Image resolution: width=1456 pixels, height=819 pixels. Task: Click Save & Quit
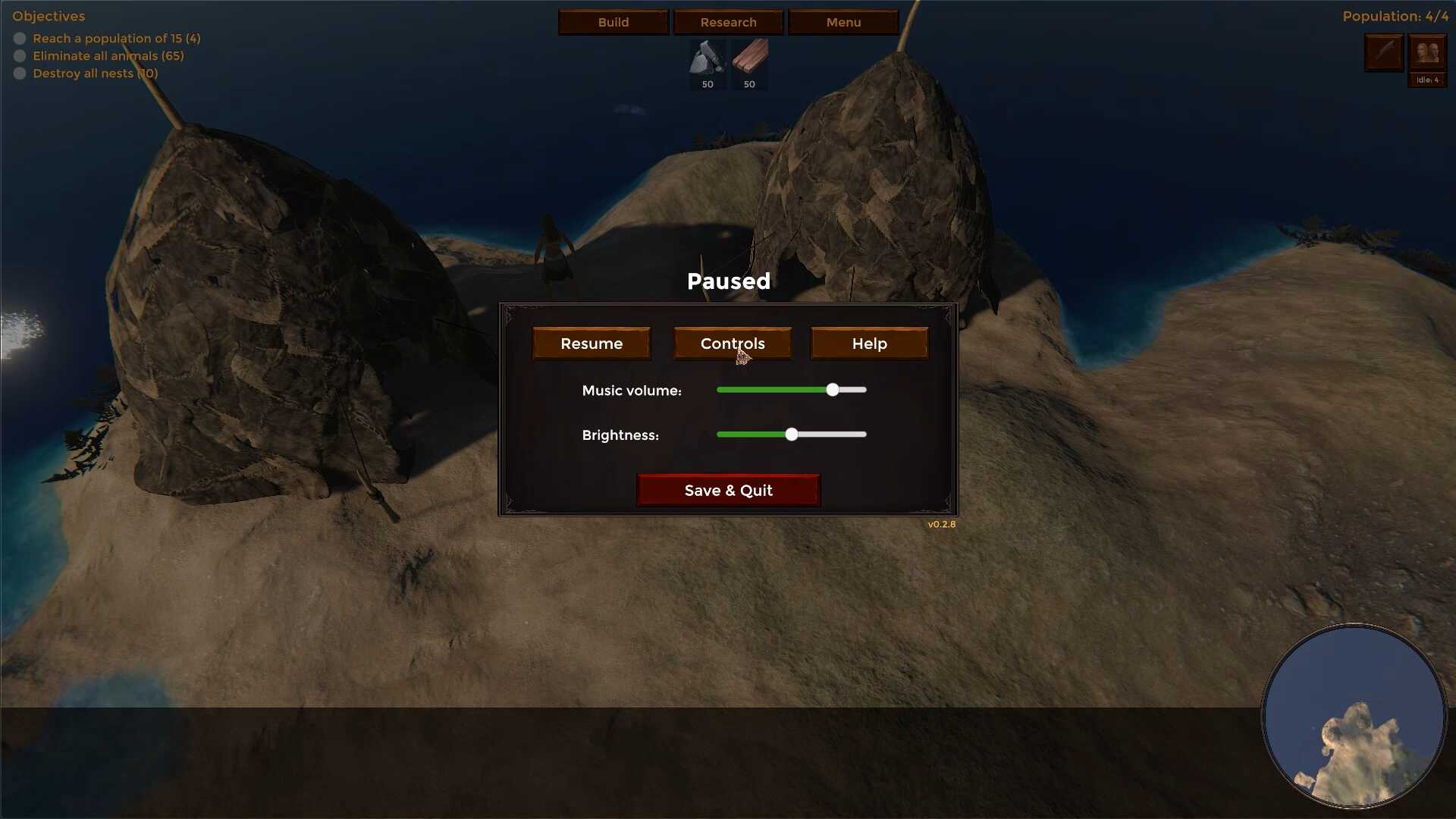pos(728,491)
